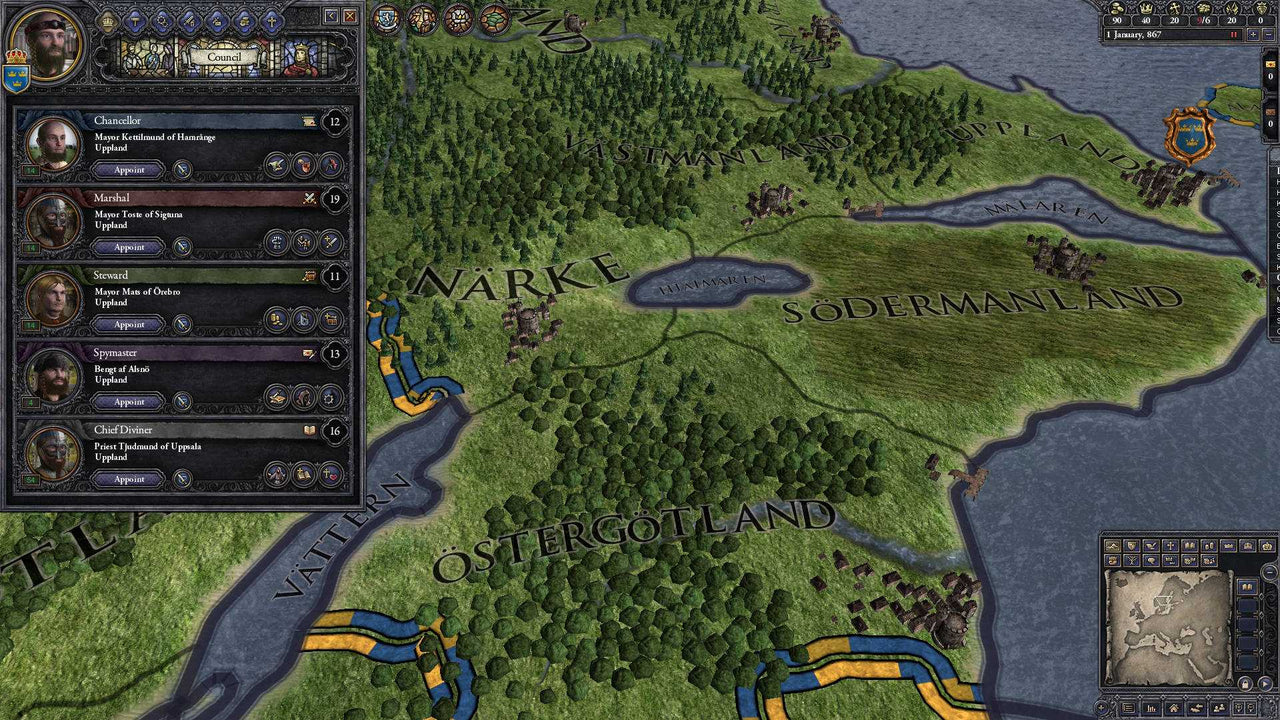The height and width of the screenshot is (720, 1280).
Task: Click the prestige crown icon at top right
Action: pyautogui.click(x=1147, y=9)
